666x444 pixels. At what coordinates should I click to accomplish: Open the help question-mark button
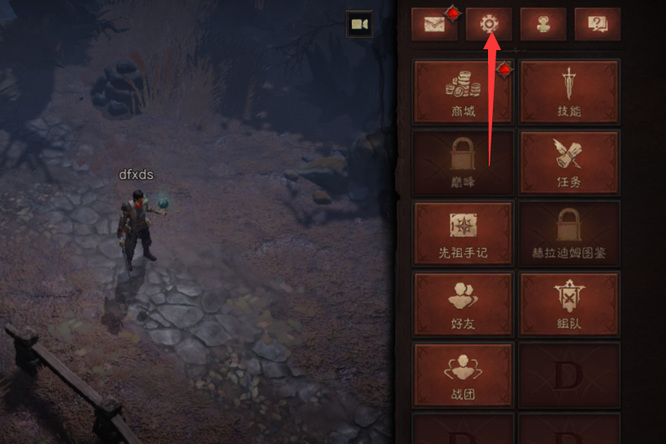point(598,23)
